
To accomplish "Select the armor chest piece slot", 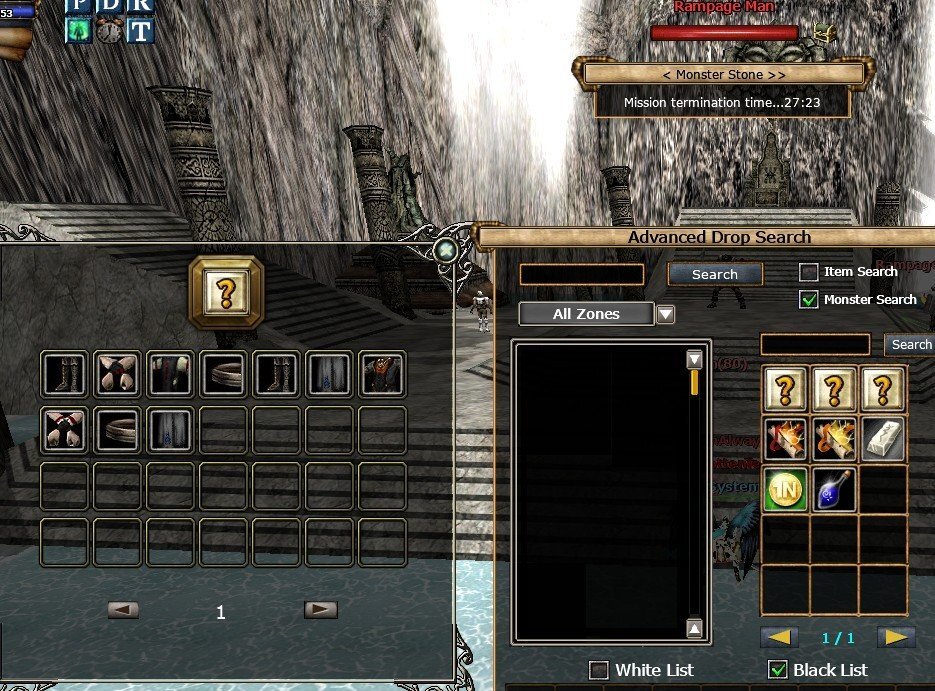I will [381, 374].
